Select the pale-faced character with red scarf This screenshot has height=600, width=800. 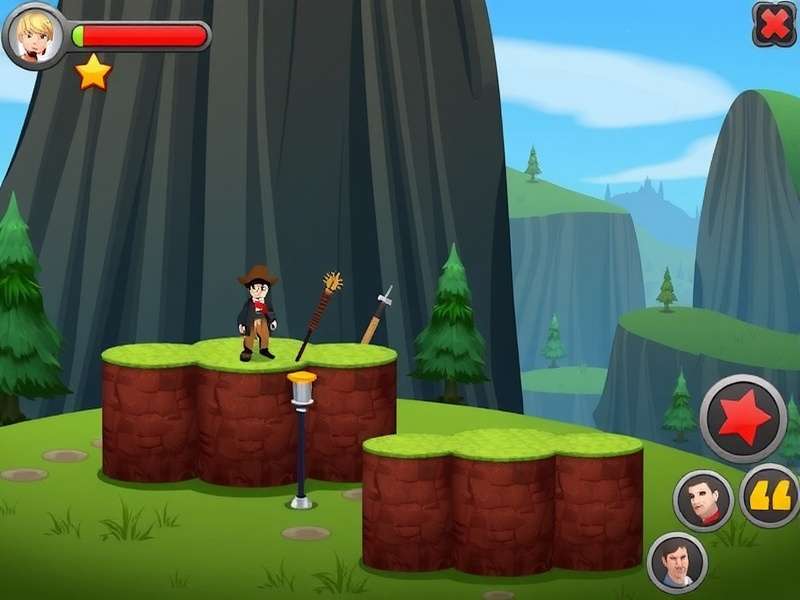point(703,499)
